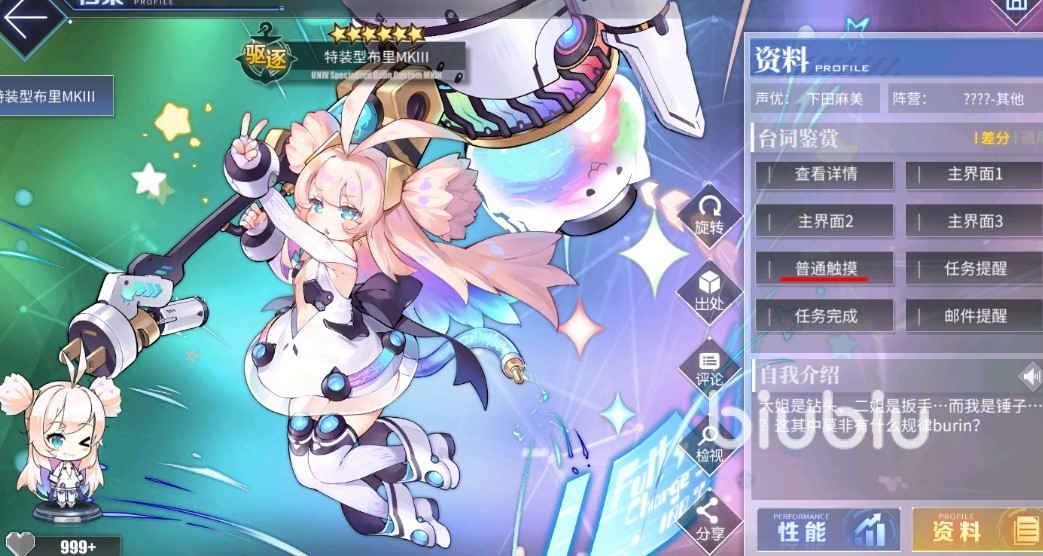Activate the 检视 inspect button
Viewport: 1043px width, 556px height.
click(709, 443)
